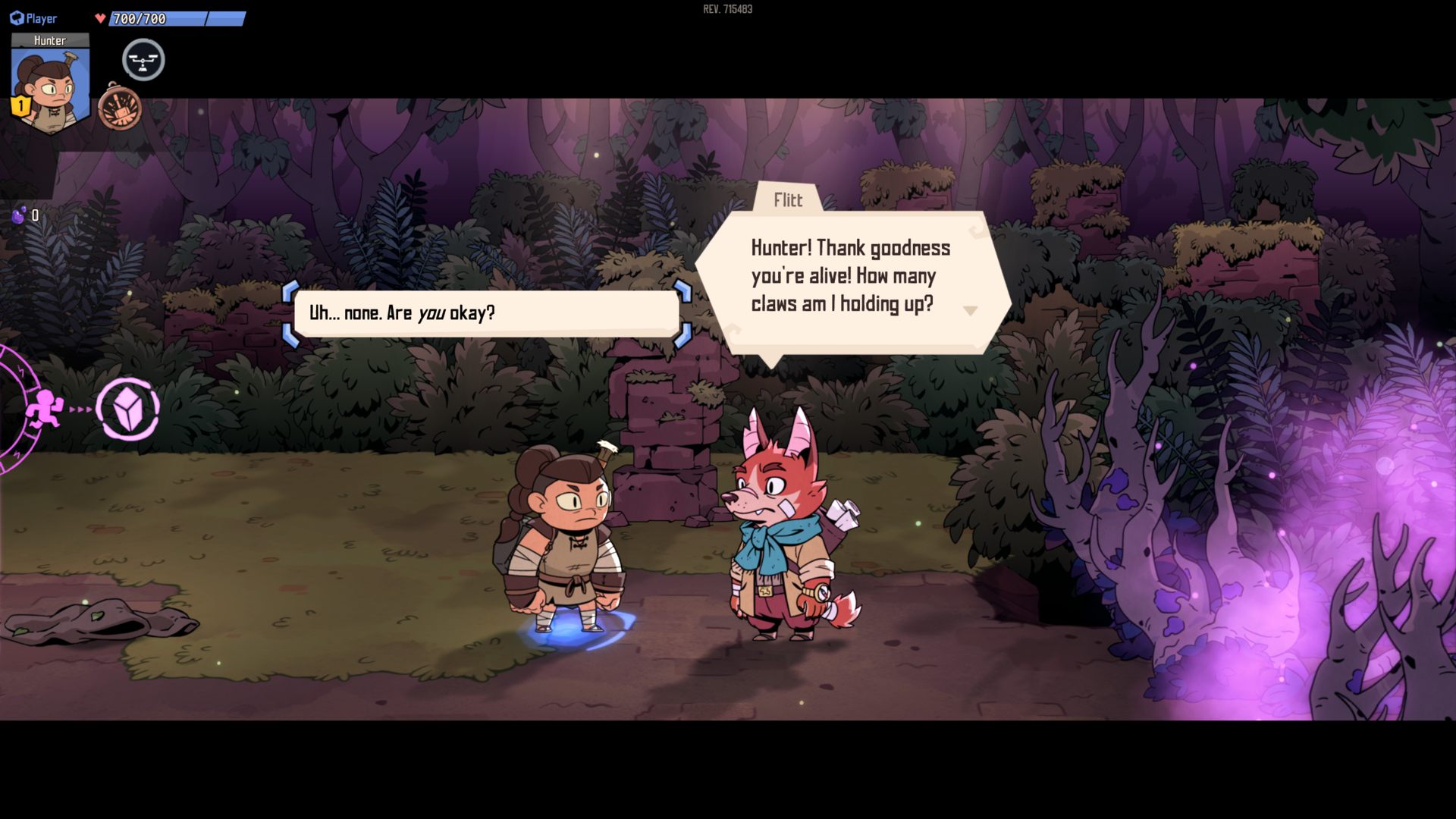Activate the bronze fist ability medallion

[120, 108]
